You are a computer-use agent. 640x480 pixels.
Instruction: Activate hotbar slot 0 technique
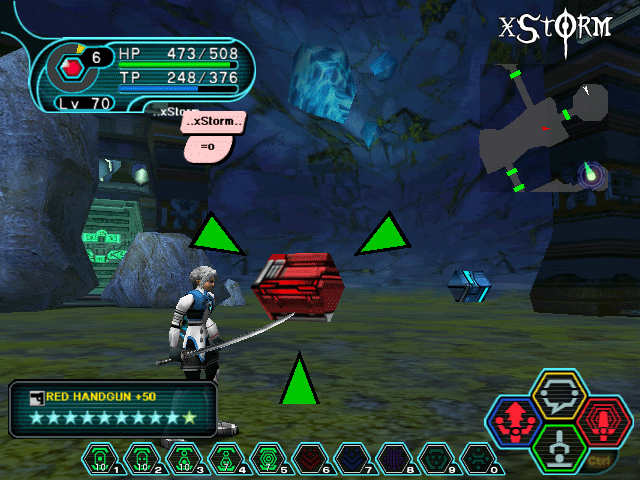click(477, 459)
